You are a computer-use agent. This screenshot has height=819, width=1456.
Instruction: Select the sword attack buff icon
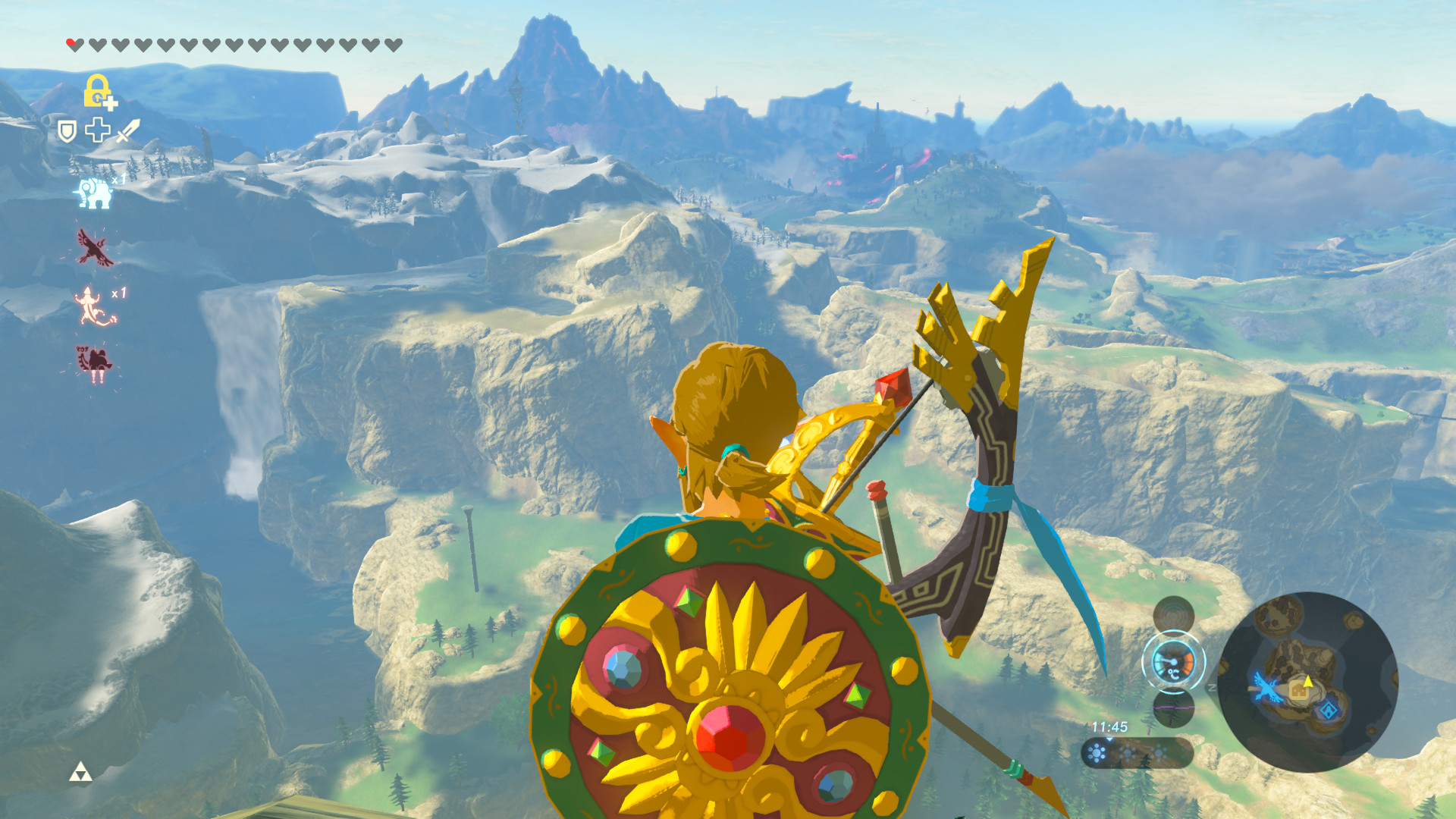tap(127, 132)
